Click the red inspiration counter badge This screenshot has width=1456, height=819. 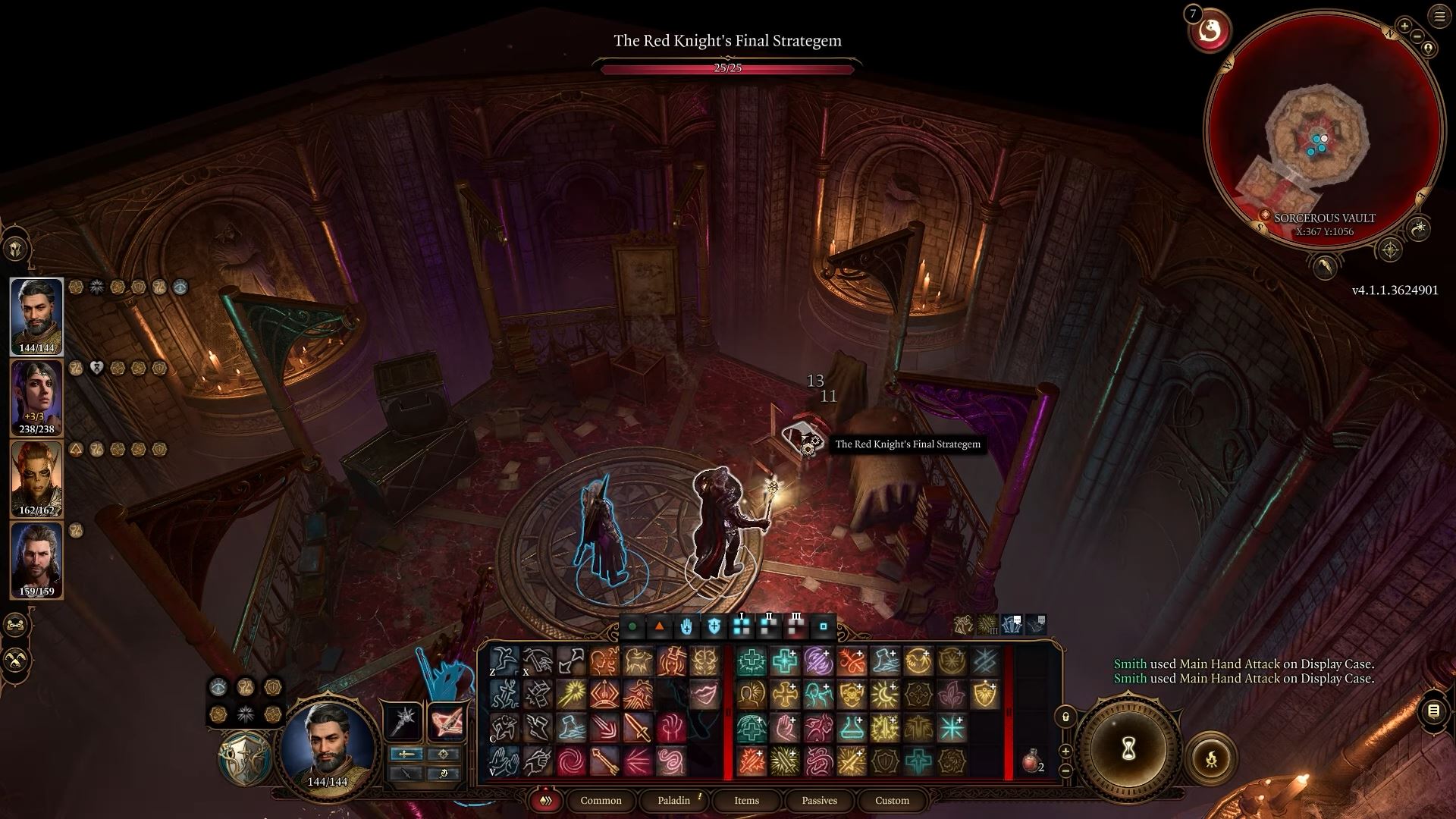1209,31
